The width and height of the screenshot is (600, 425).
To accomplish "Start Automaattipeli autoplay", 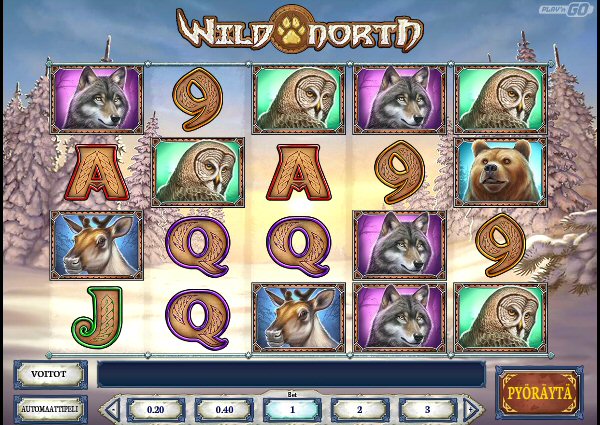I will click(x=50, y=408).
